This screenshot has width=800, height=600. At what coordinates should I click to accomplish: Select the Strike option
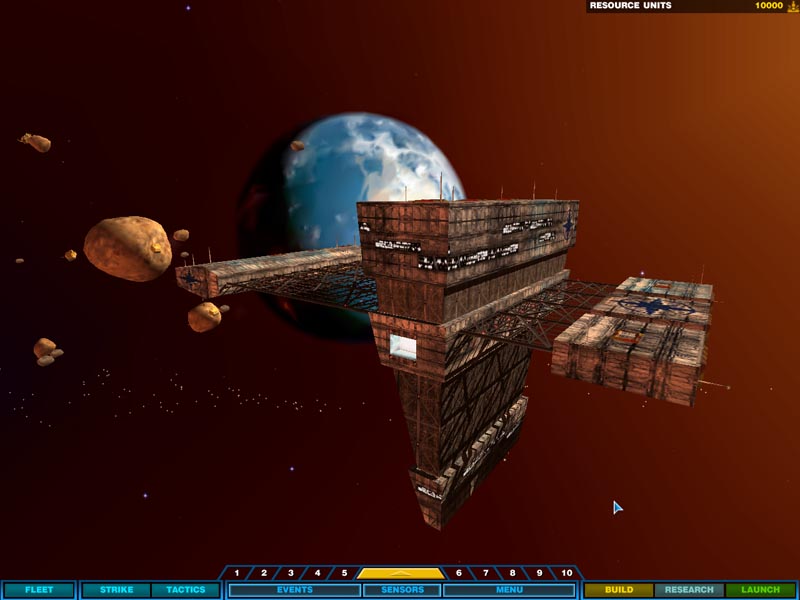point(116,590)
